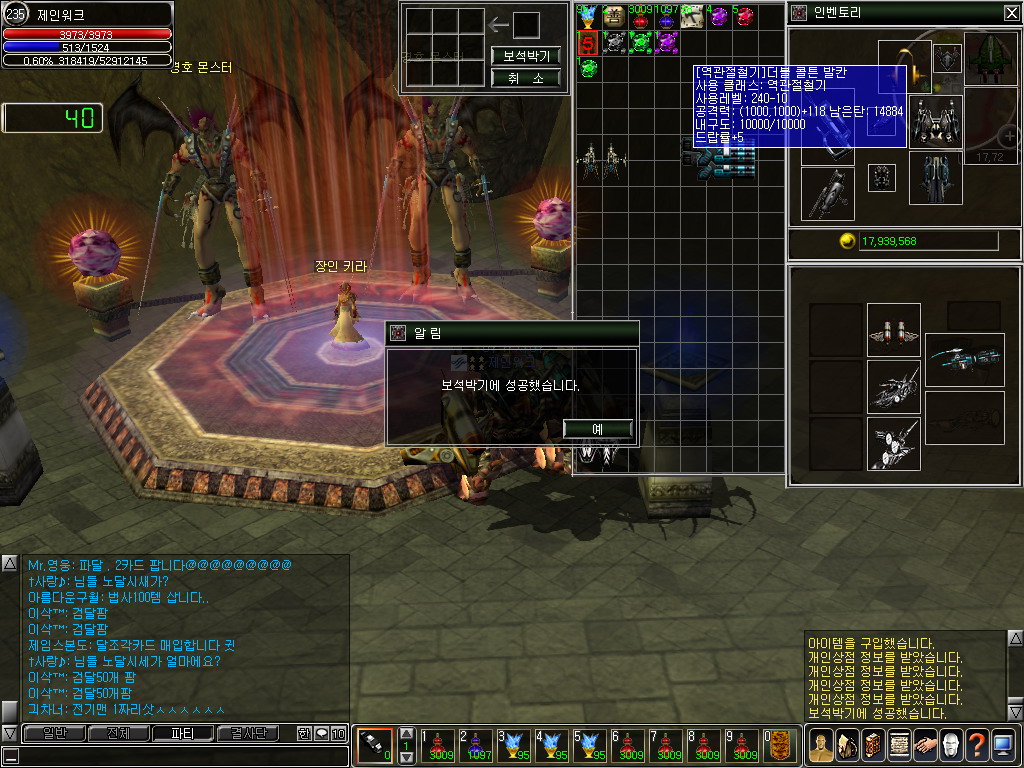Confirm the alert with the 예 button
Image resolution: width=1024 pixels, height=768 pixels.
pos(598,428)
